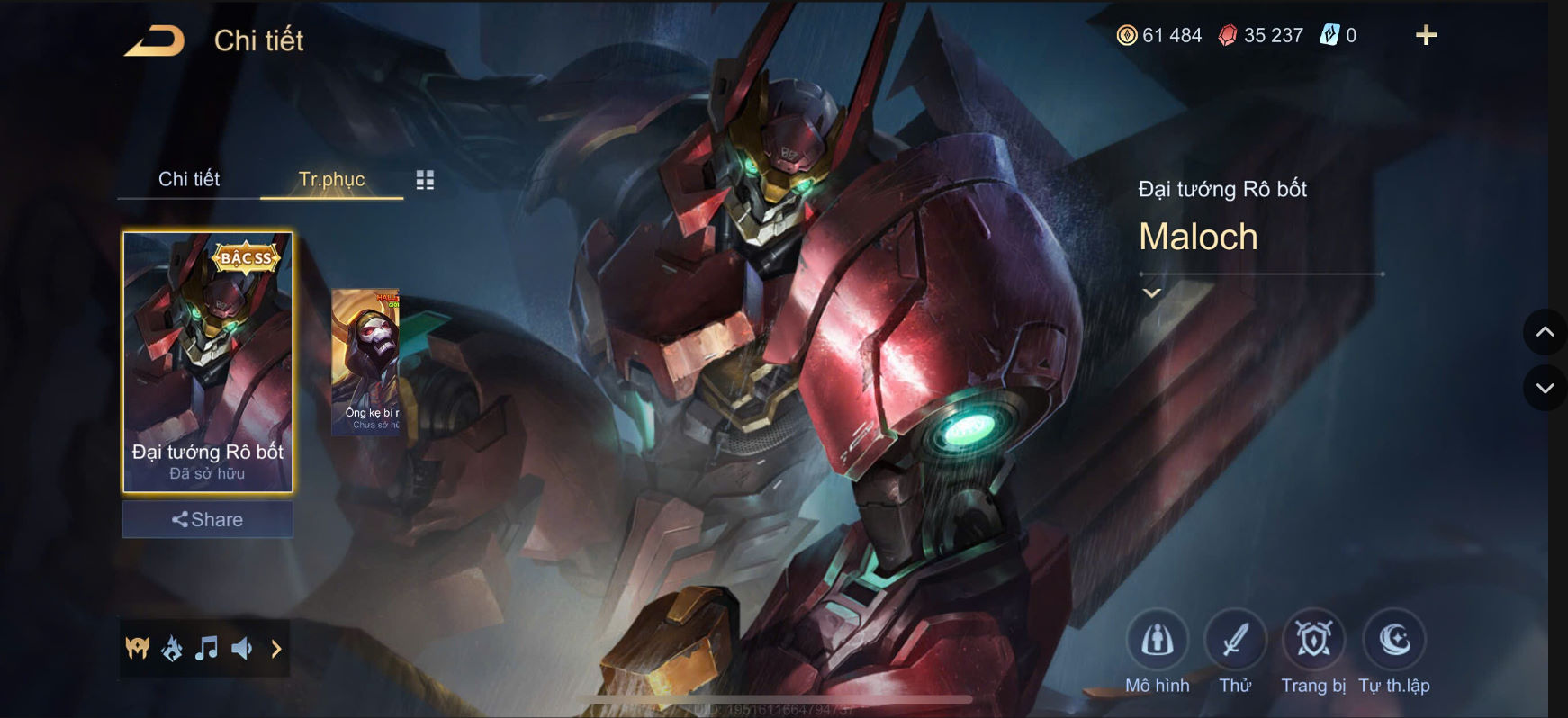This screenshot has height=718, width=1568.
Task: Select the Thử sword icon to test hero
Action: click(1235, 640)
